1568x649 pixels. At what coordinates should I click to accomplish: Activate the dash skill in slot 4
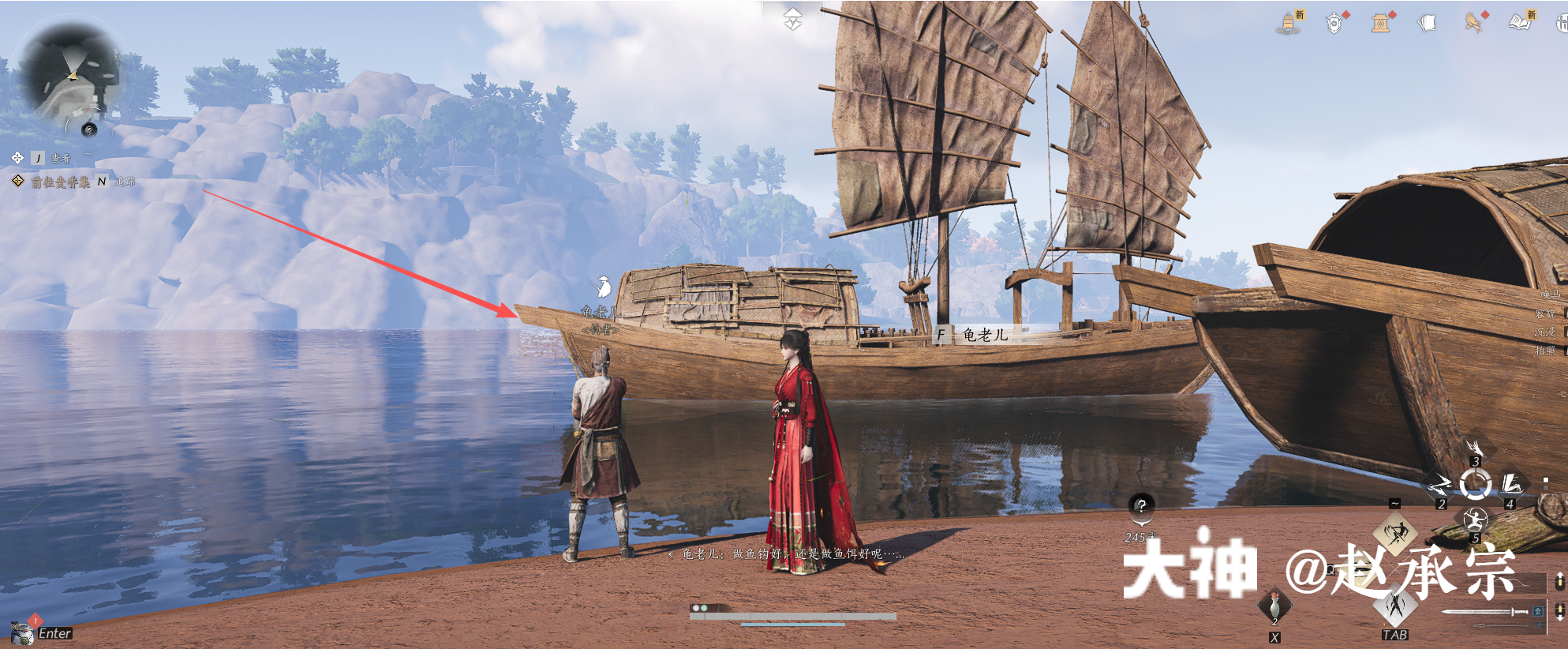tap(1512, 483)
